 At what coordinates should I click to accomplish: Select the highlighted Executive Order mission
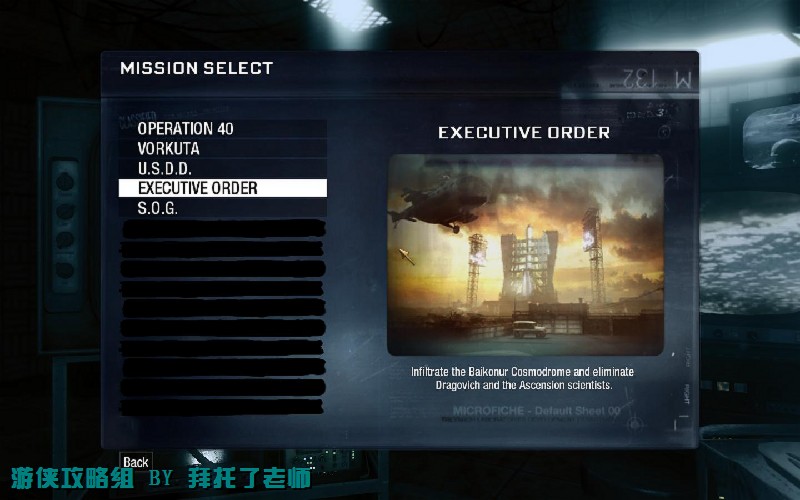click(x=198, y=188)
